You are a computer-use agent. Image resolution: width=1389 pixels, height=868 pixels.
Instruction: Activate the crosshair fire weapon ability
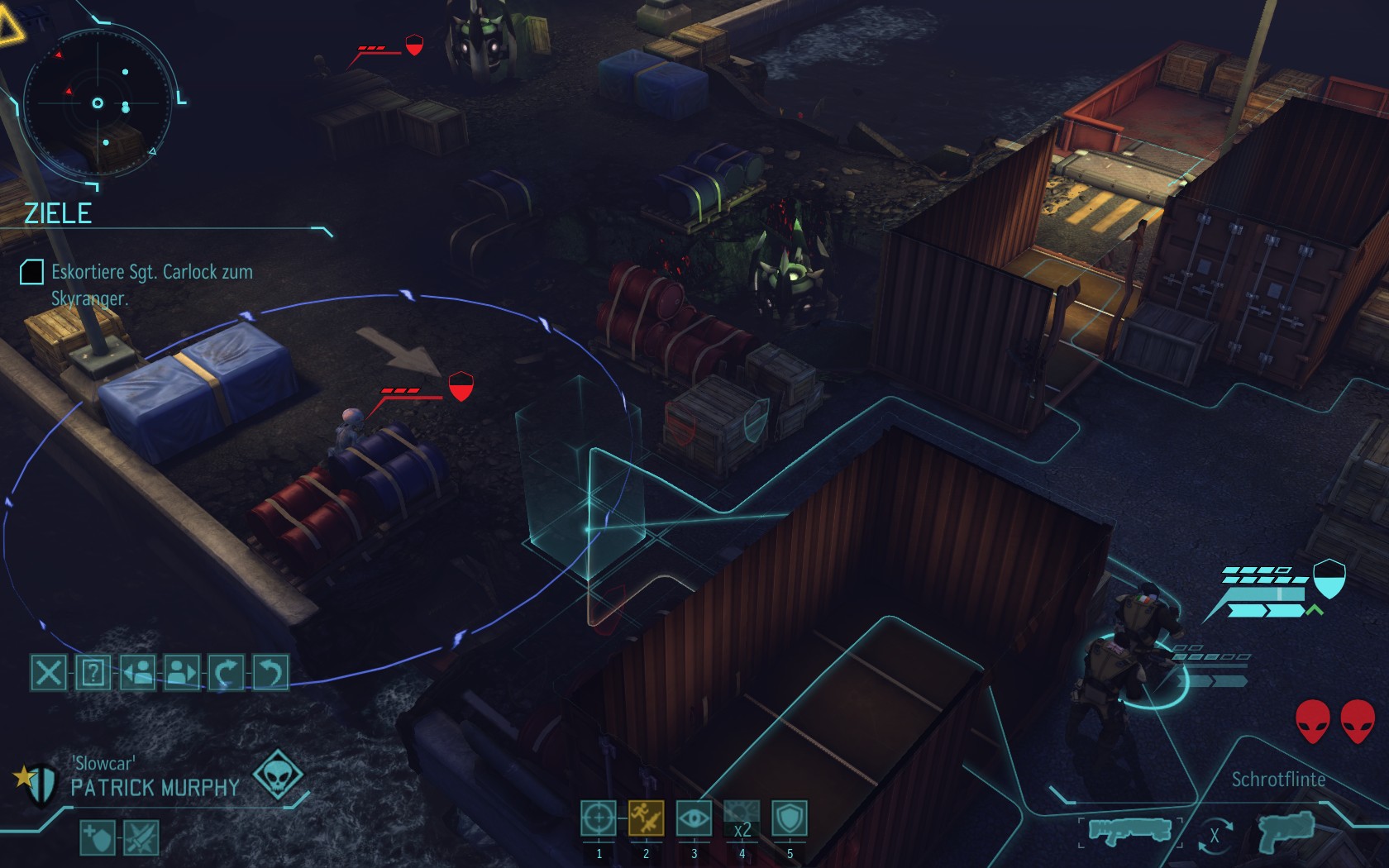pyautogui.click(x=598, y=818)
